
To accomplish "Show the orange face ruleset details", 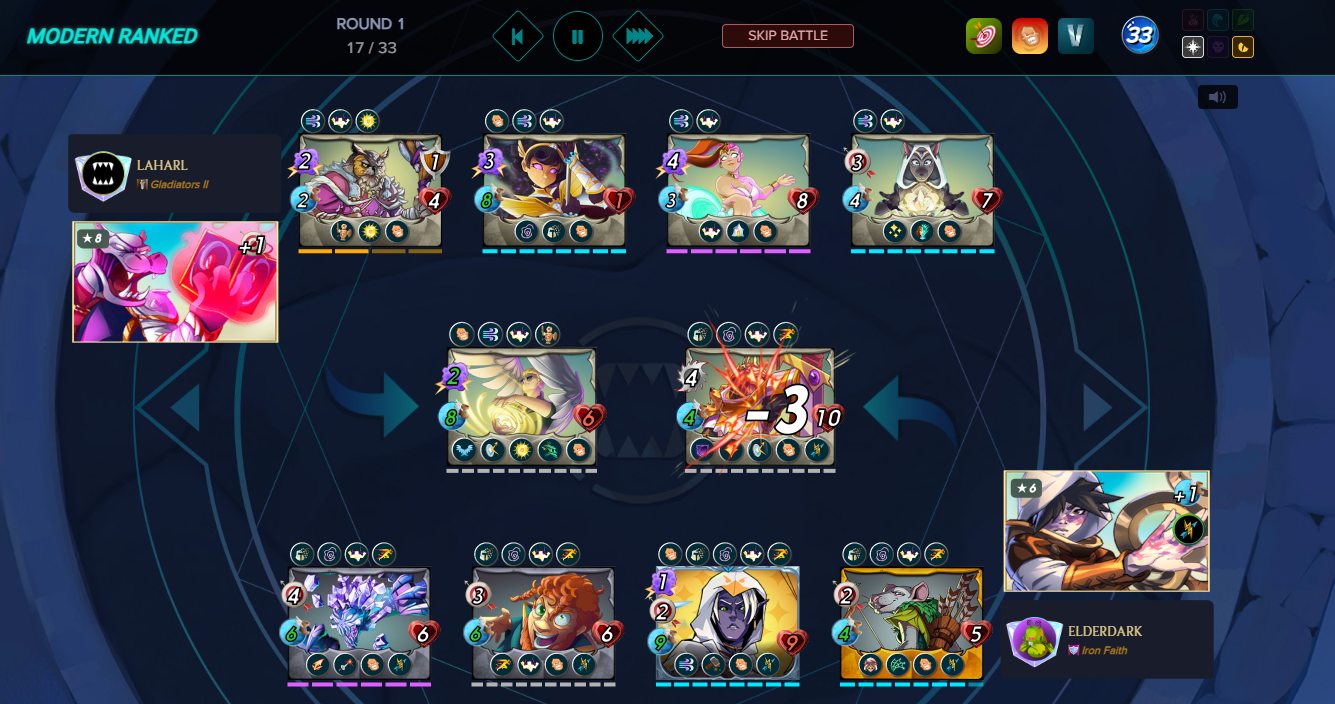I will (x=1029, y=36).
